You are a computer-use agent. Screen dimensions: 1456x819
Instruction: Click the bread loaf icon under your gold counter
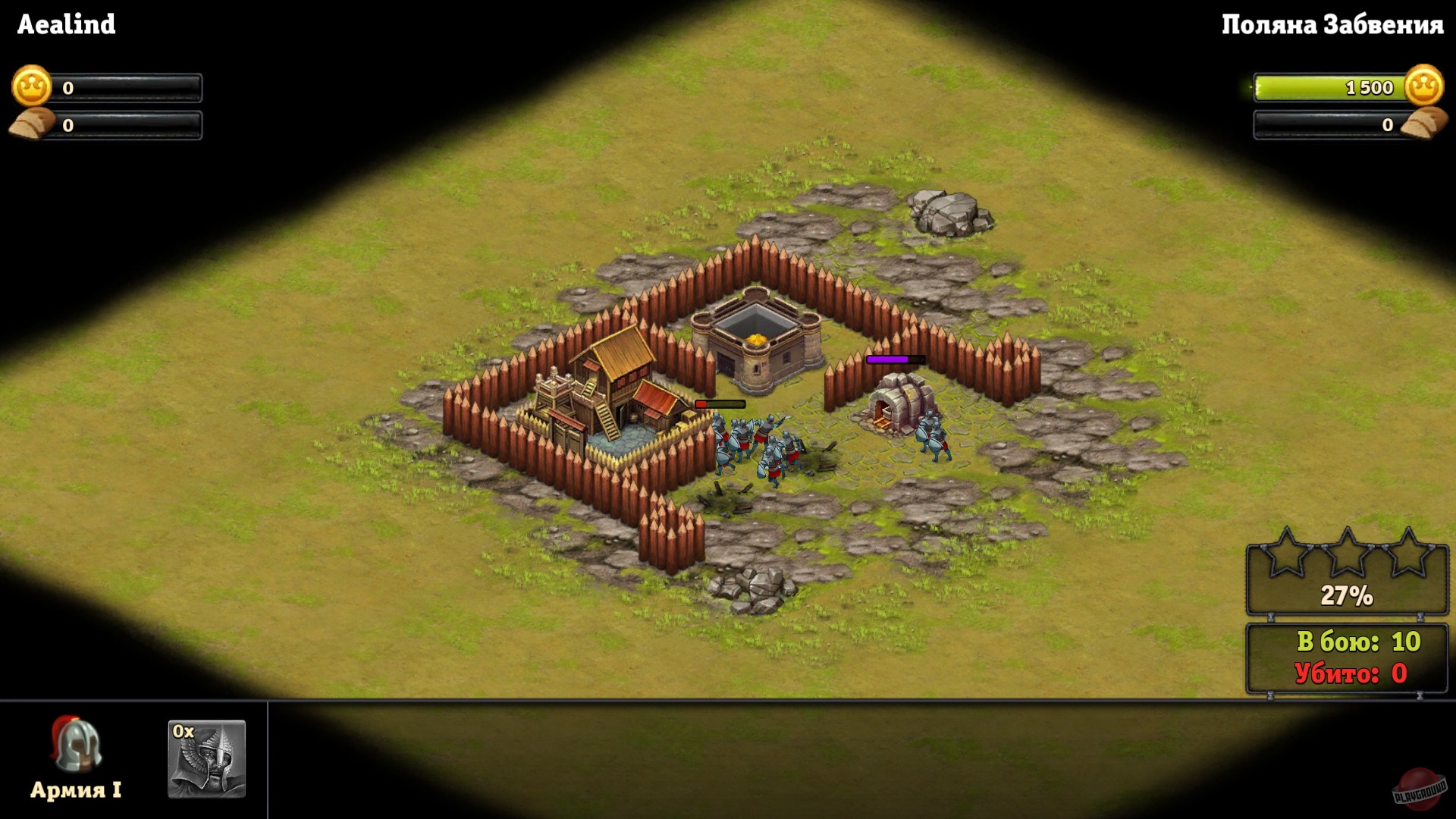coord(30,124)
